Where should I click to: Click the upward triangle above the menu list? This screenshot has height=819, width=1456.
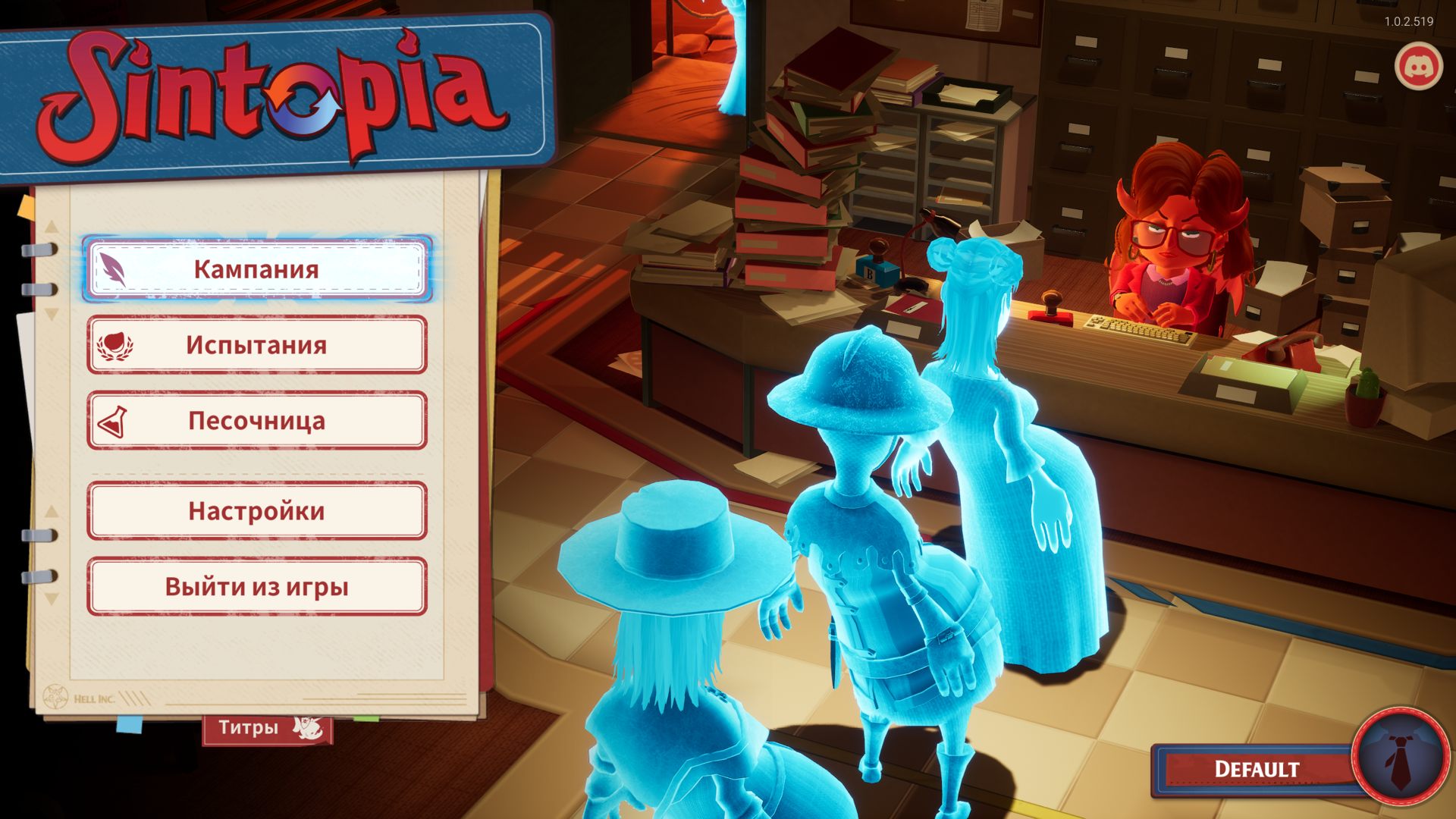50,226
